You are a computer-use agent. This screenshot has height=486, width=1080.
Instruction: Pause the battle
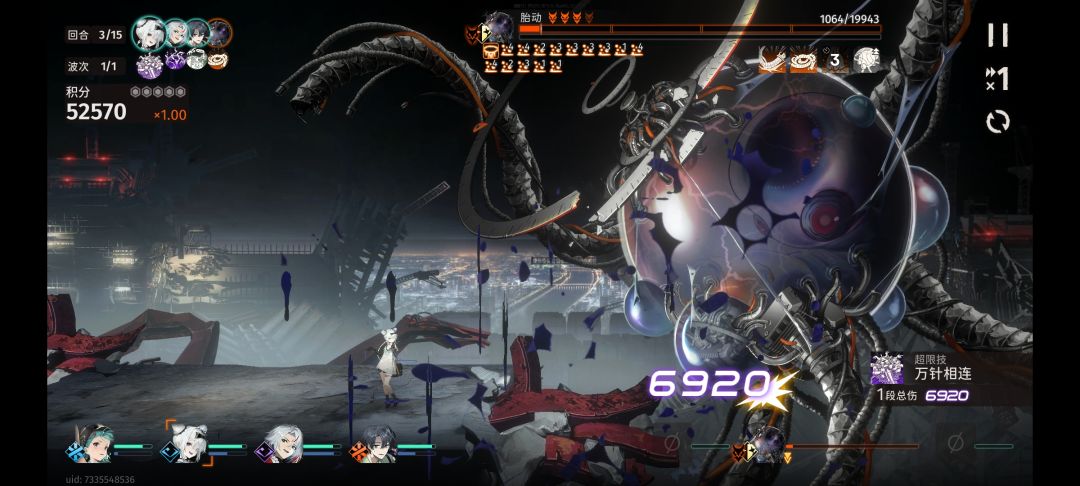point(997,35)
